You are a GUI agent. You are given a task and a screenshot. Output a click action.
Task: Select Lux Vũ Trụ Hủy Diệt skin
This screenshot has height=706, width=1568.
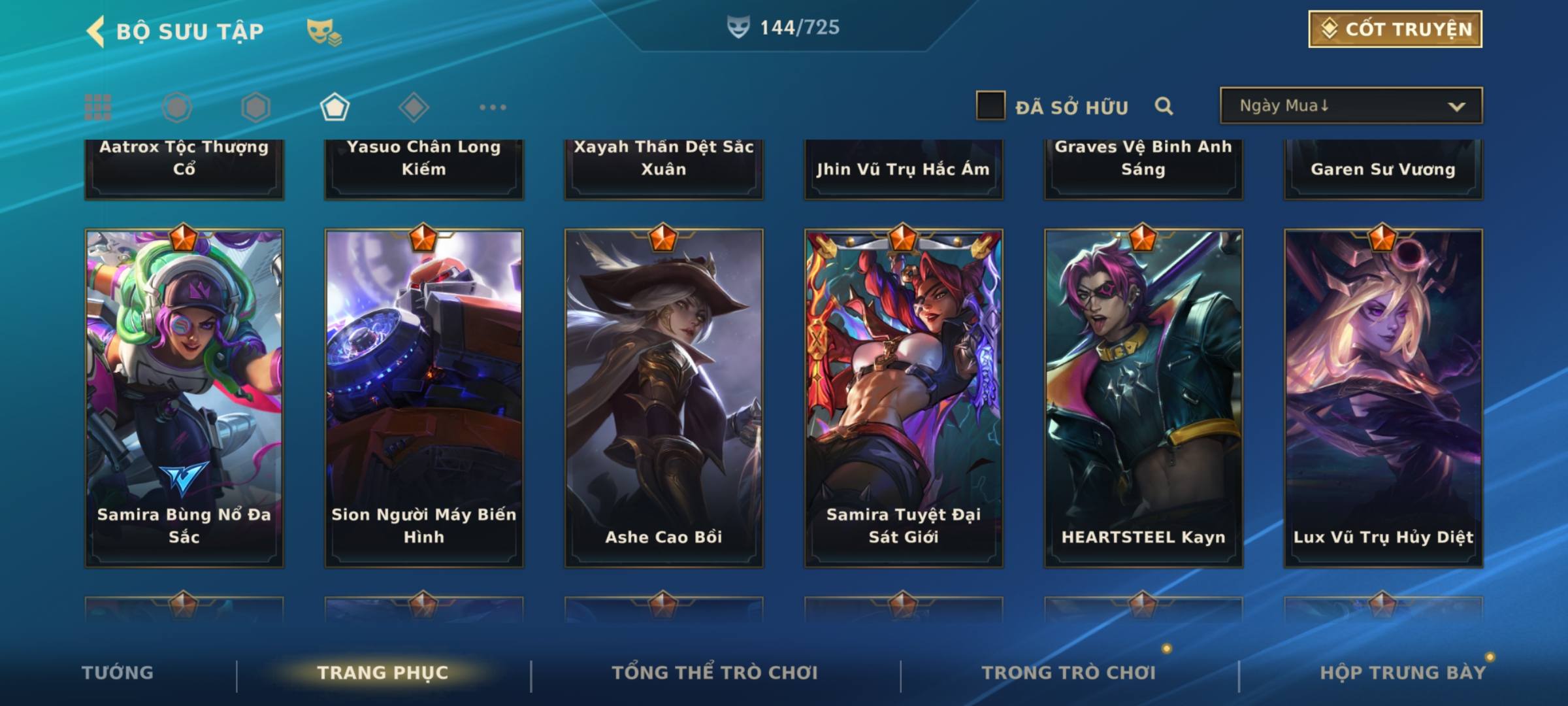(1383, 397)
